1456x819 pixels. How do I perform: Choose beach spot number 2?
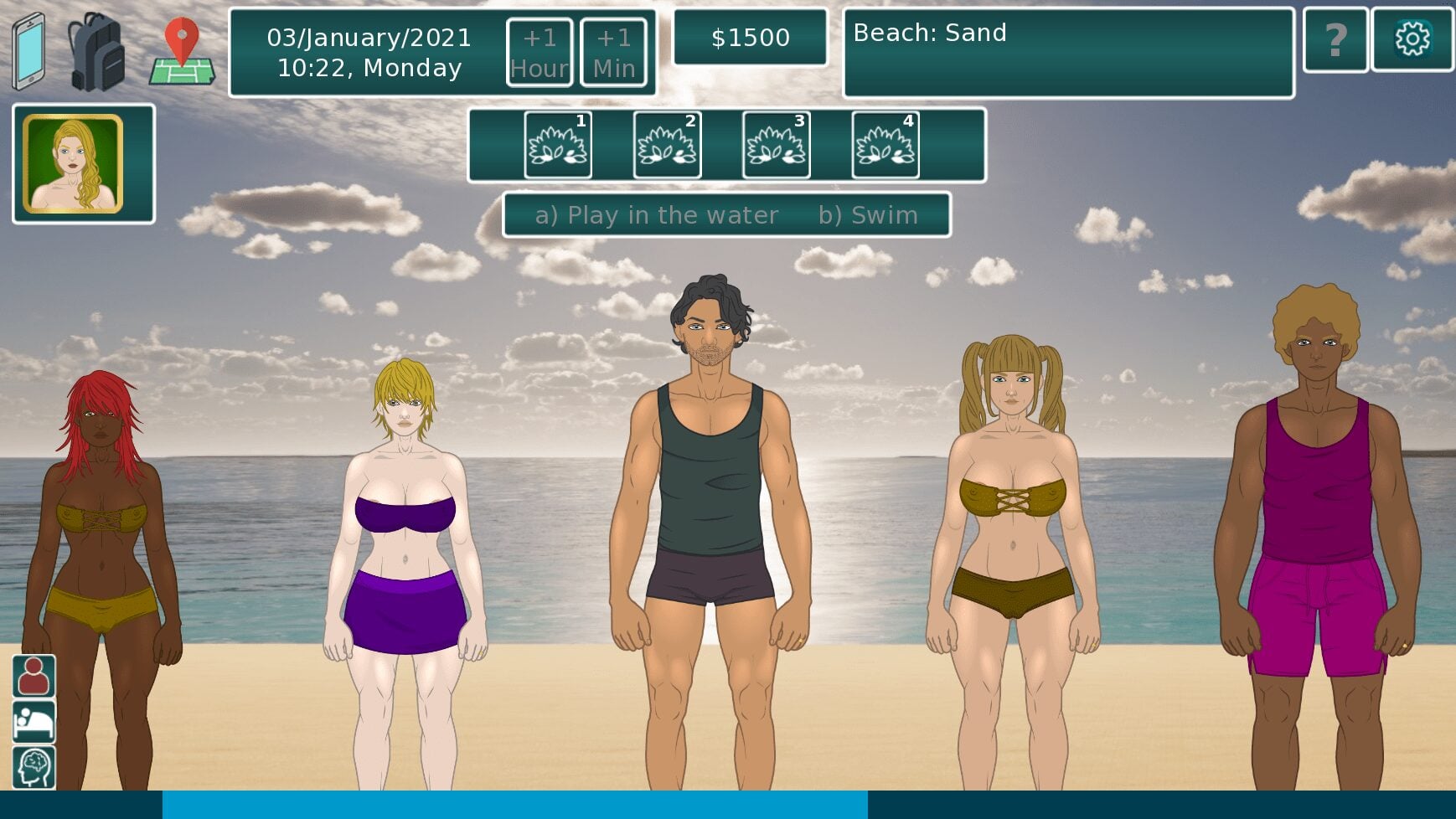(x=667, y=145)
